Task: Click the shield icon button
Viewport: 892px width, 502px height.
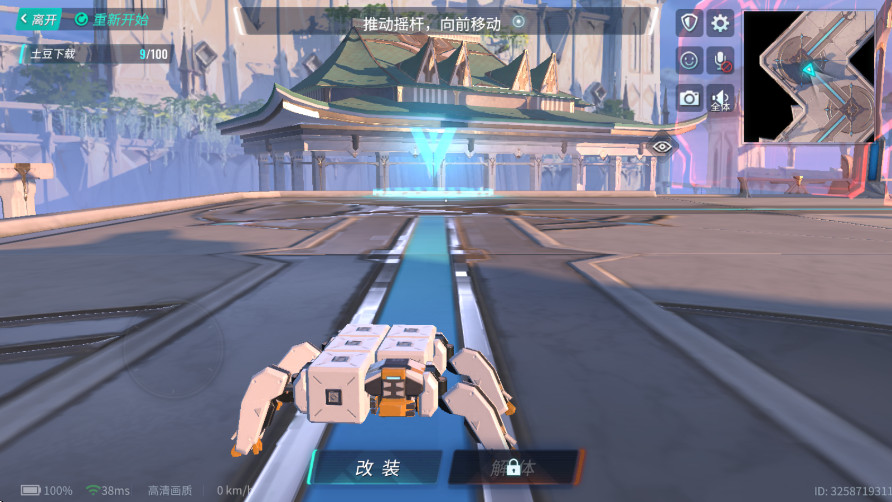Action: (x=688, y=23)
